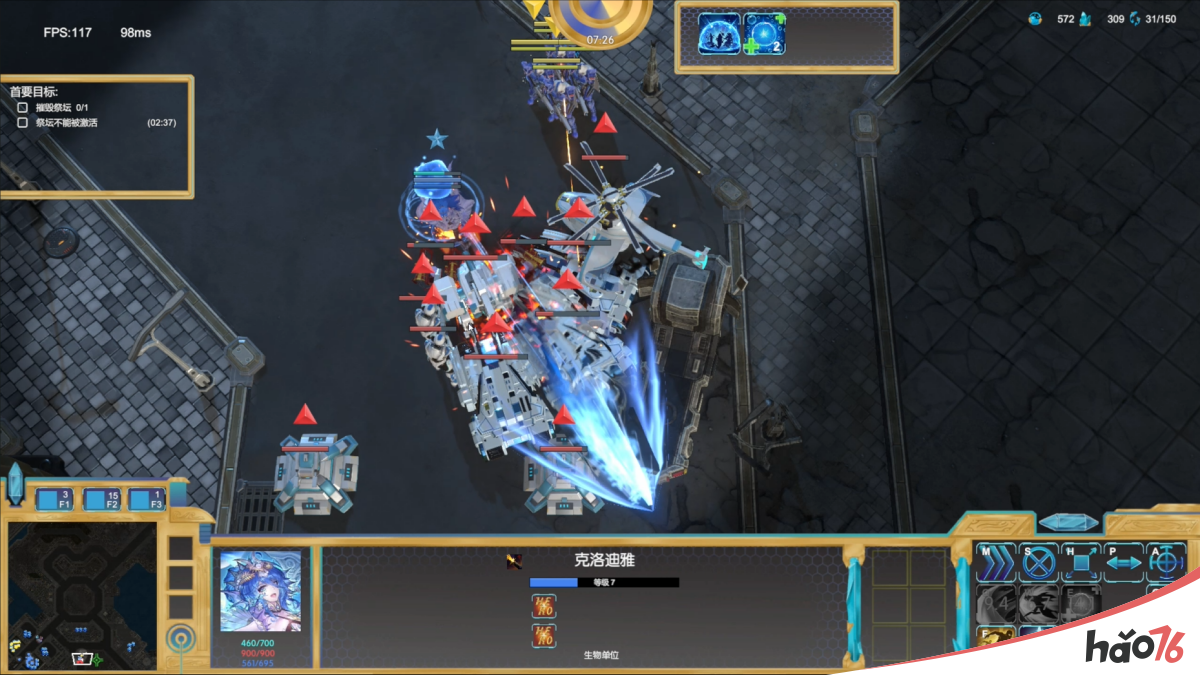Select control group F1

pyautogui.click(x=55, y=499)
